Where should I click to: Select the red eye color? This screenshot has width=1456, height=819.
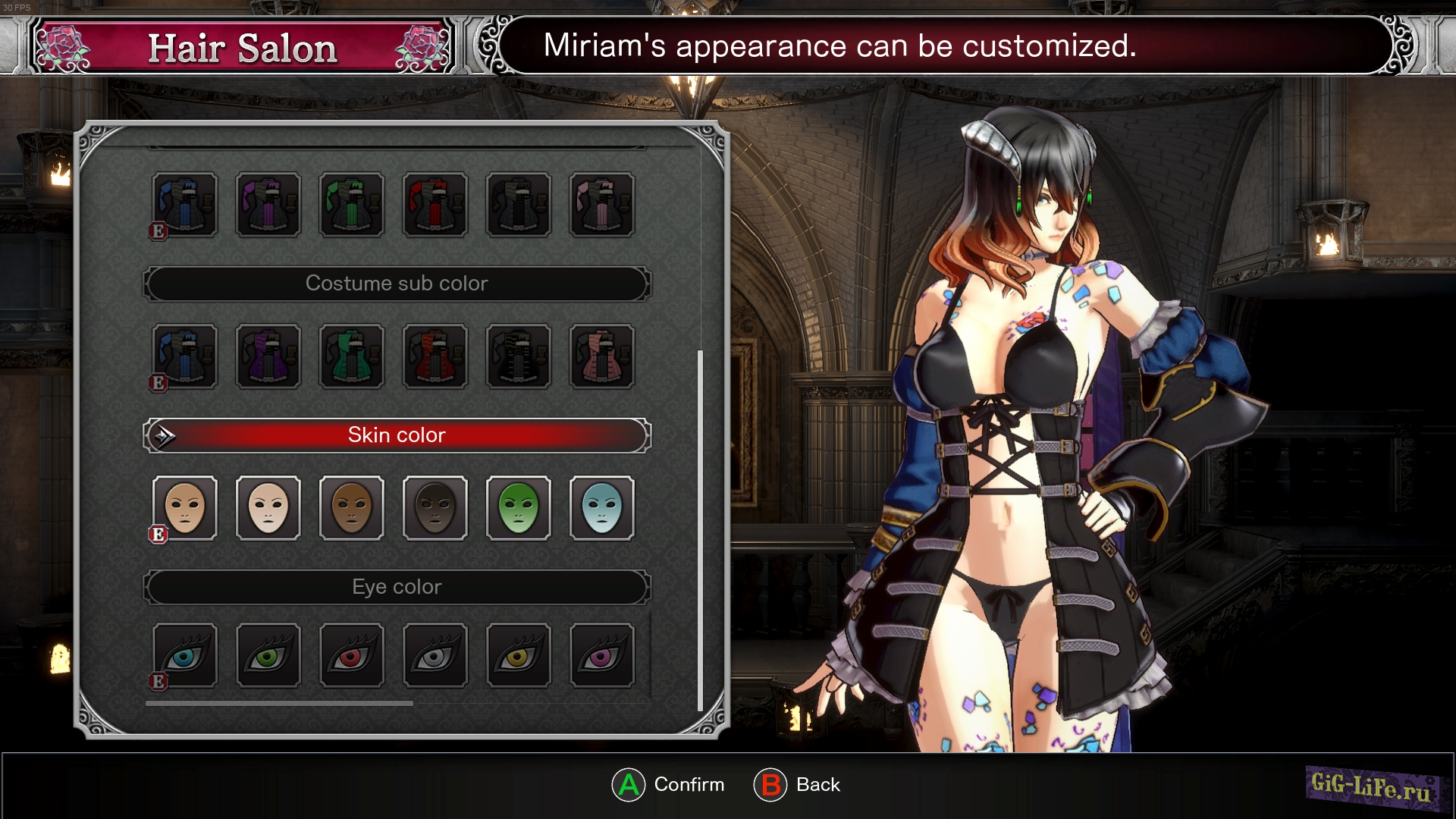(352, 656)
